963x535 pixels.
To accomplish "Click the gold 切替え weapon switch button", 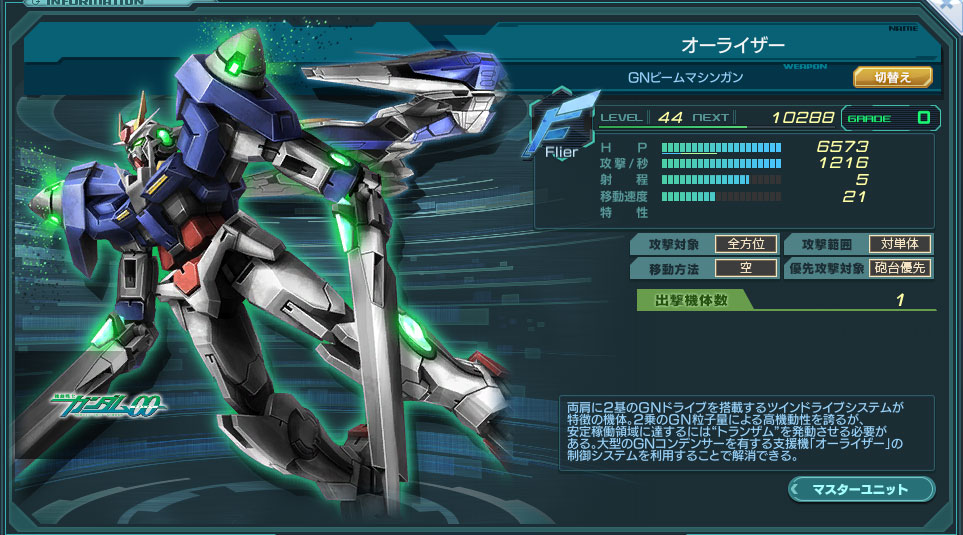I will tap(892, 77).
